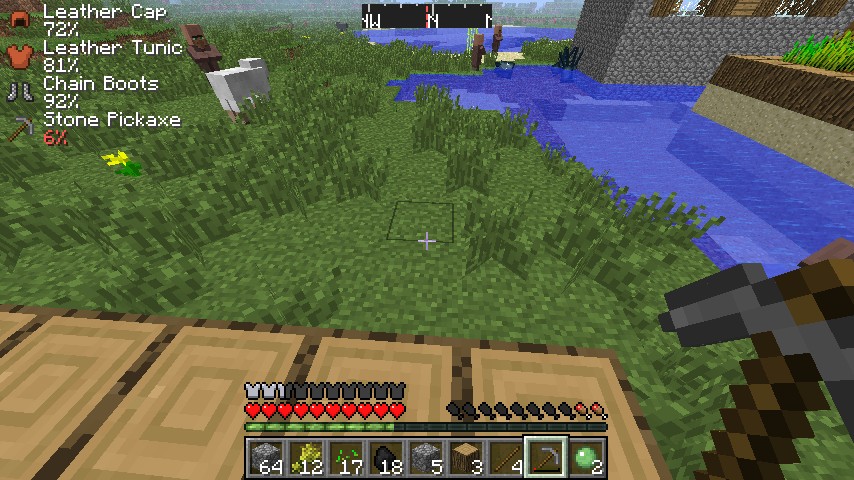Select the stone pickaxe hotbar slot
This screenshot has width=854, height=480.
(546, 457)
